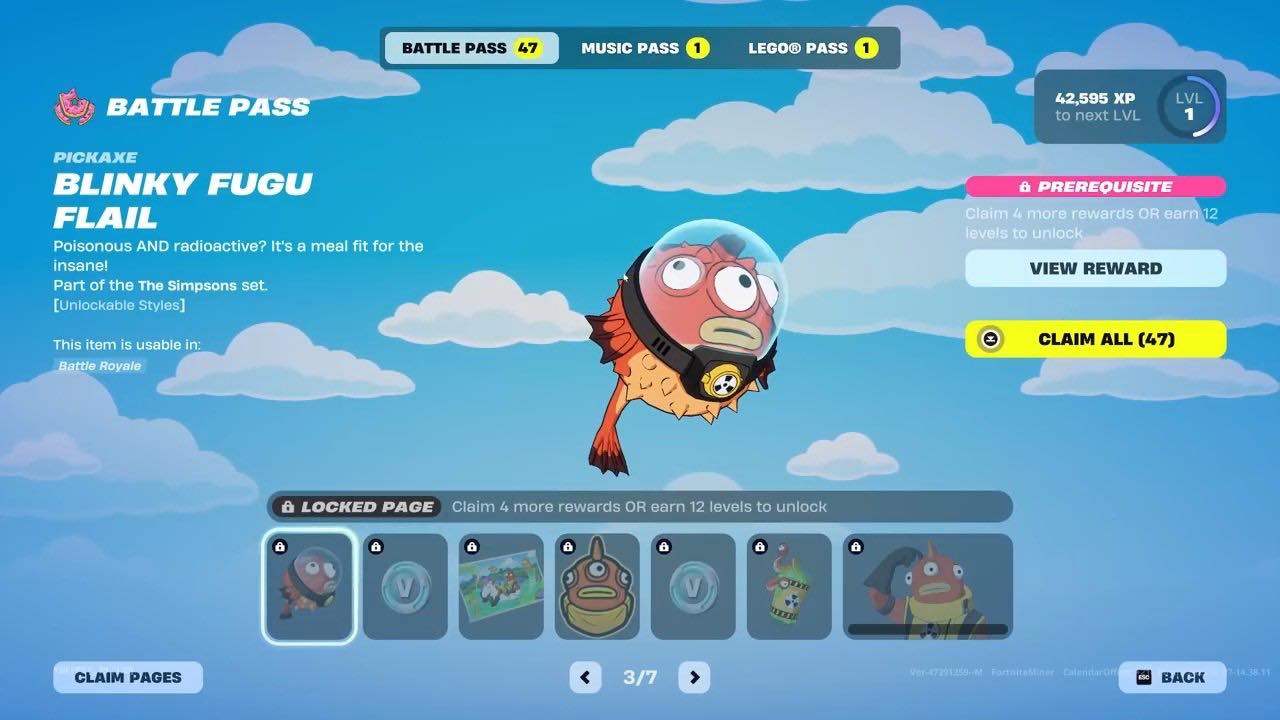Advance to the next battle pass page

click(x=694, y=677)
